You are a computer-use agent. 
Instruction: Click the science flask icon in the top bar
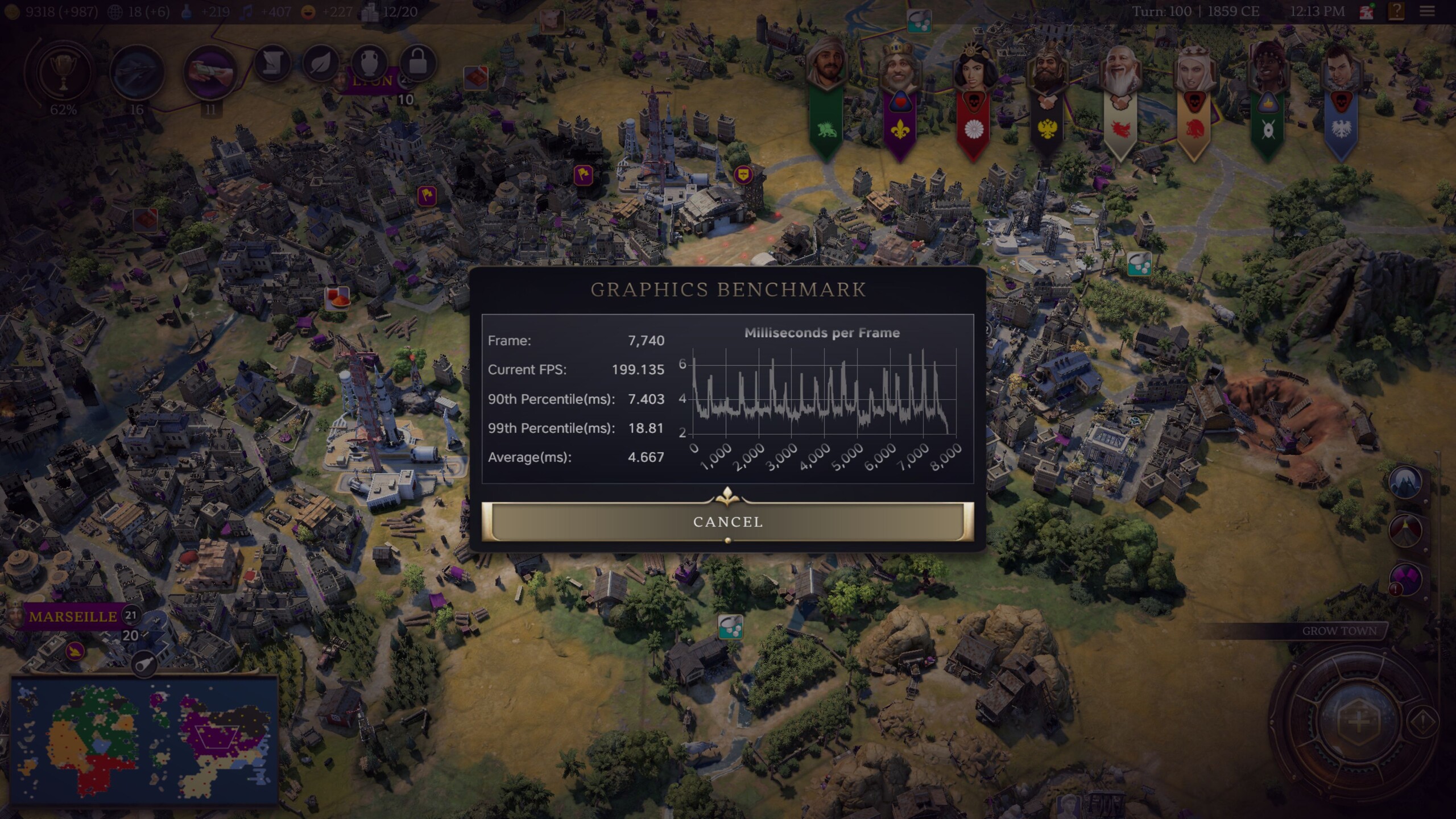pos(188,10)
